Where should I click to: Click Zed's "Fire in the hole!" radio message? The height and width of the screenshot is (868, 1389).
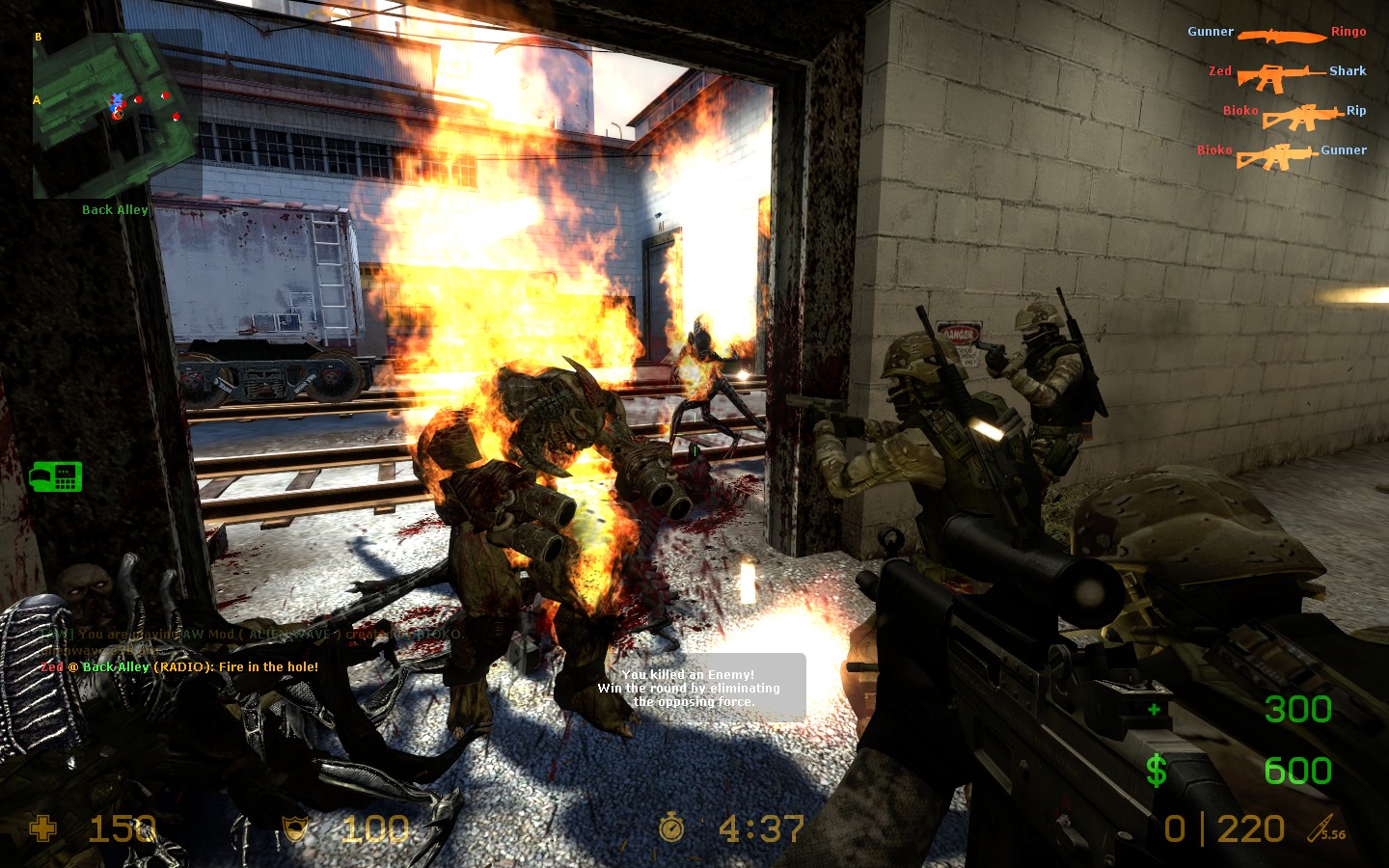tap(179, 666)
